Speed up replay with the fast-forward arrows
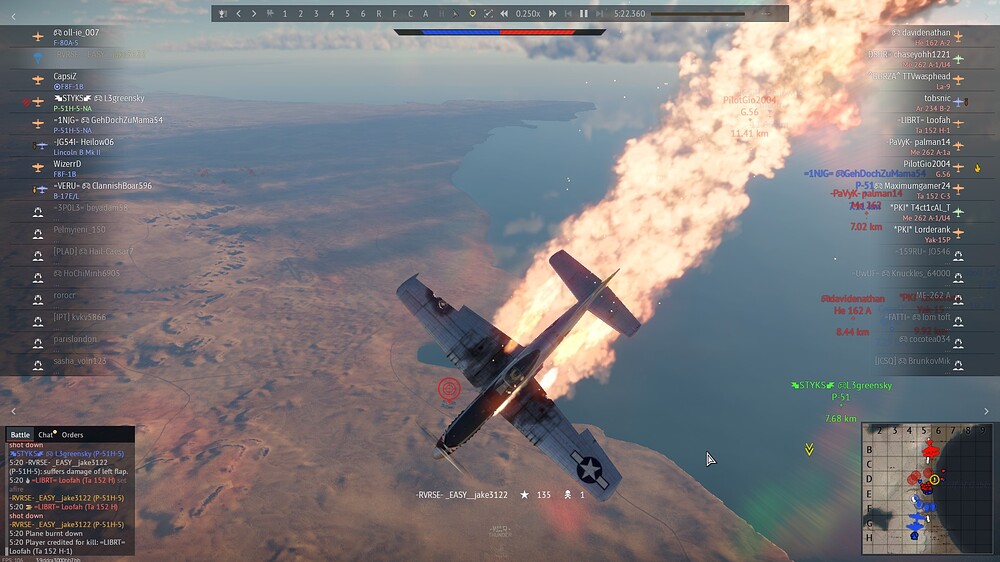 click(x=552, y=14)
